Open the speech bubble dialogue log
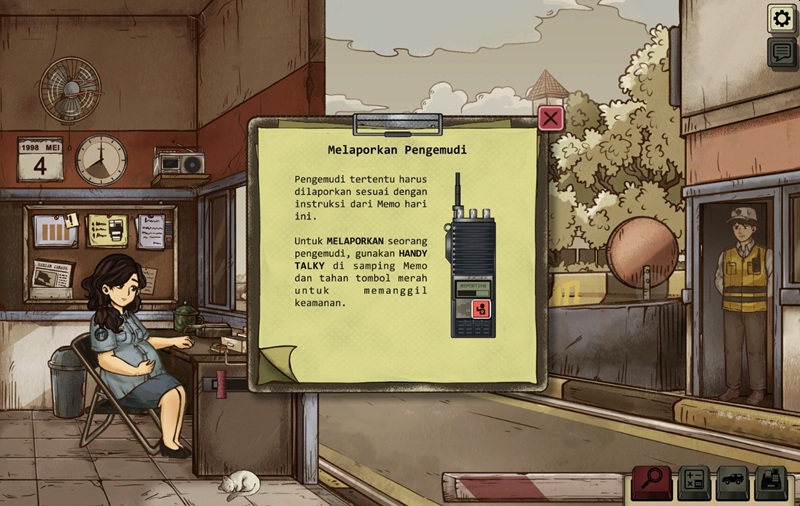The image size is (800, 506). [782, 52]
